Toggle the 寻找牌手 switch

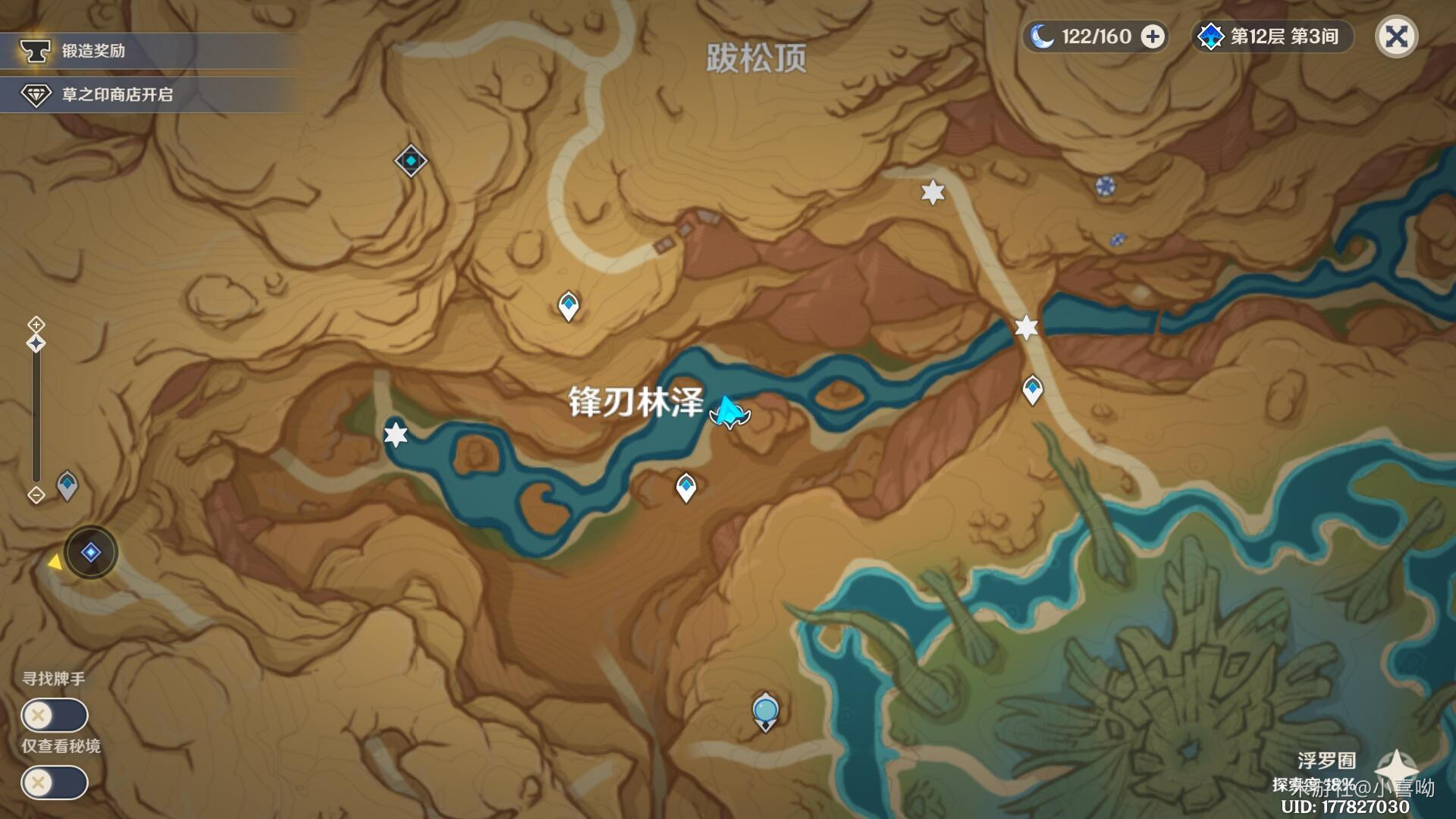[x=55, y=715]
